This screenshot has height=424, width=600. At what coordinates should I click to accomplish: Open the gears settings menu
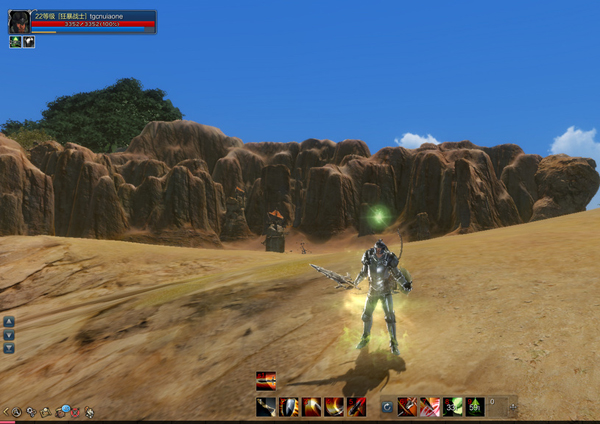[x=31, y=411]
